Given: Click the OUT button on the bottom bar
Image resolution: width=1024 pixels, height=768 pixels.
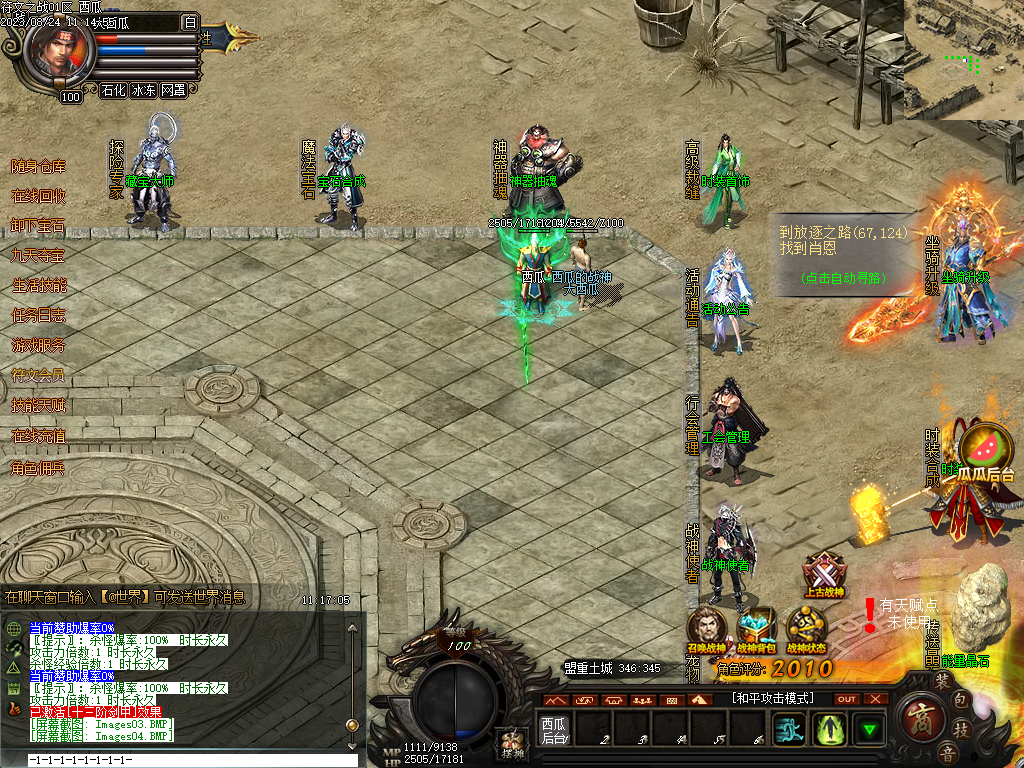Looking at the screenshot, I should point(847,699).
